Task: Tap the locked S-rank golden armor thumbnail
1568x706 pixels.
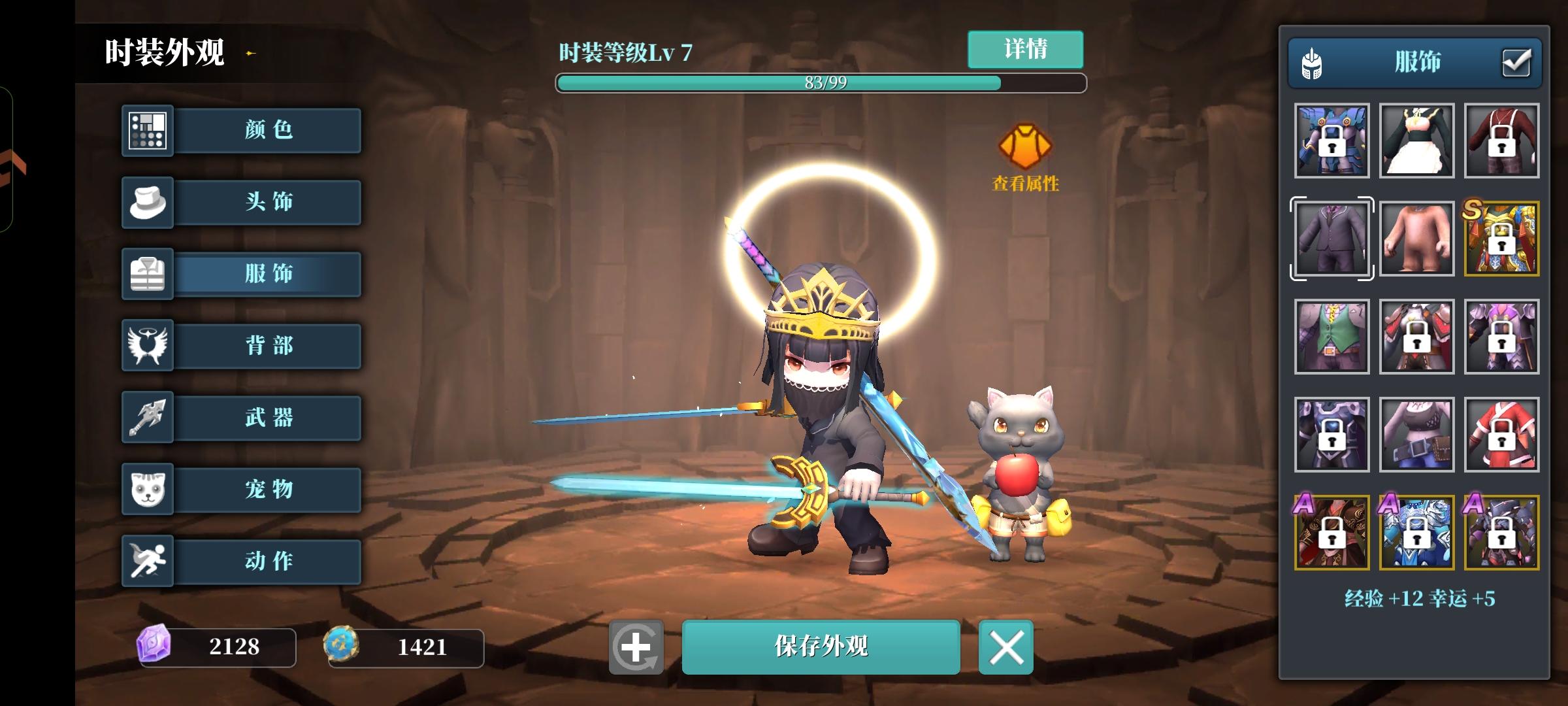Action: coord(1501,238)
